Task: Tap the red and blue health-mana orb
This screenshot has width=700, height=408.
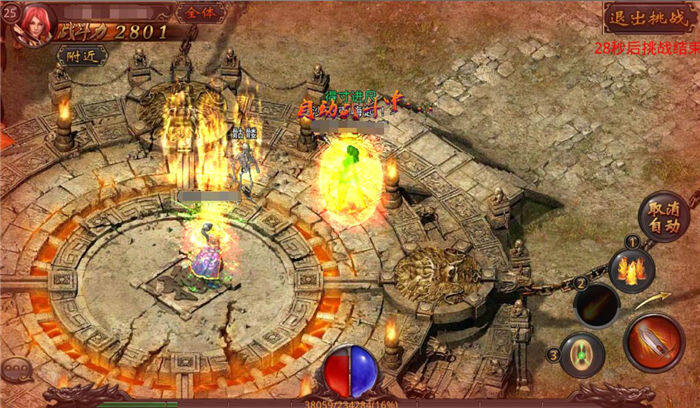Action: click(x=350, y=372)
